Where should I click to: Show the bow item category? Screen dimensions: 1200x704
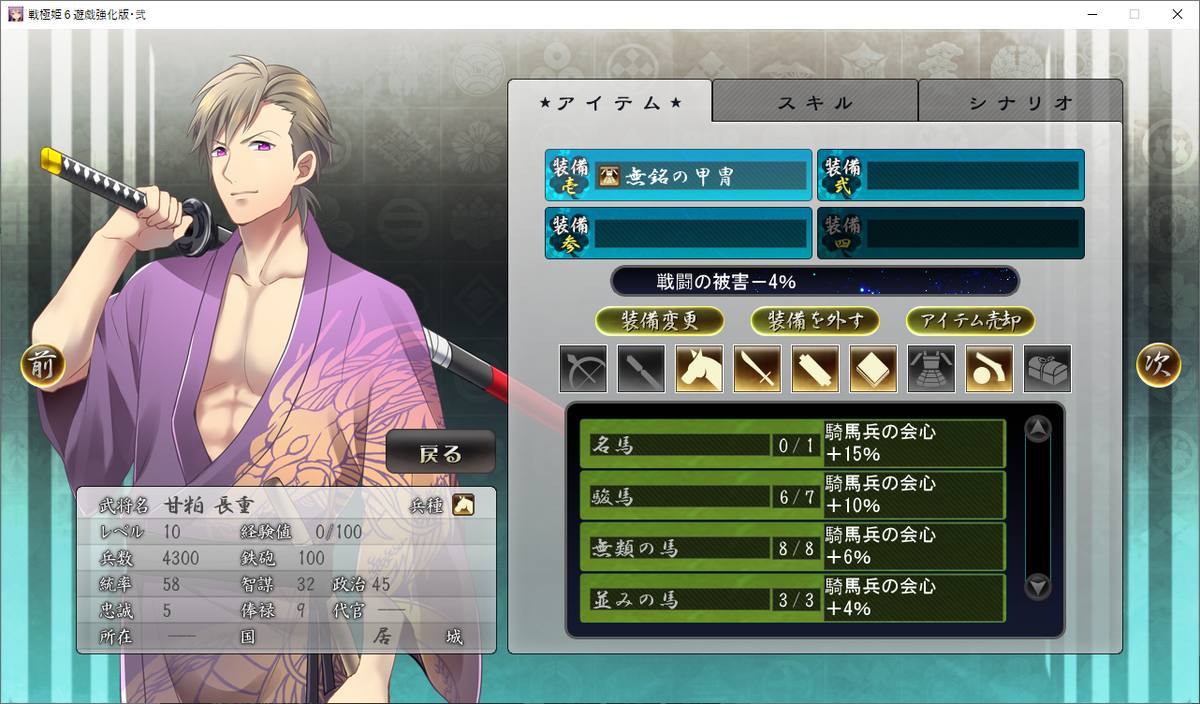pos(583,368)
